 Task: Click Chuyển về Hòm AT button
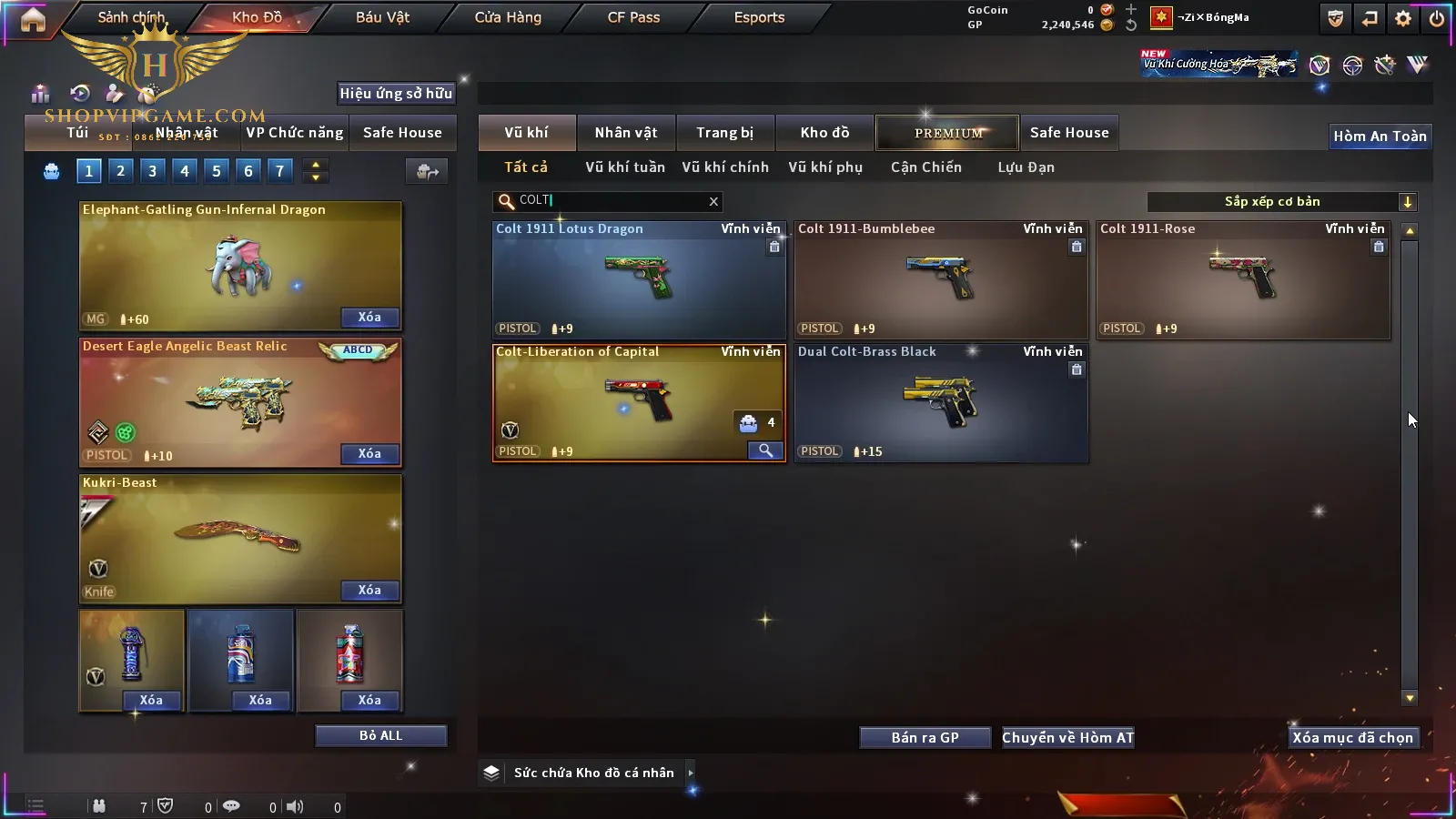tap(1068, 738)
